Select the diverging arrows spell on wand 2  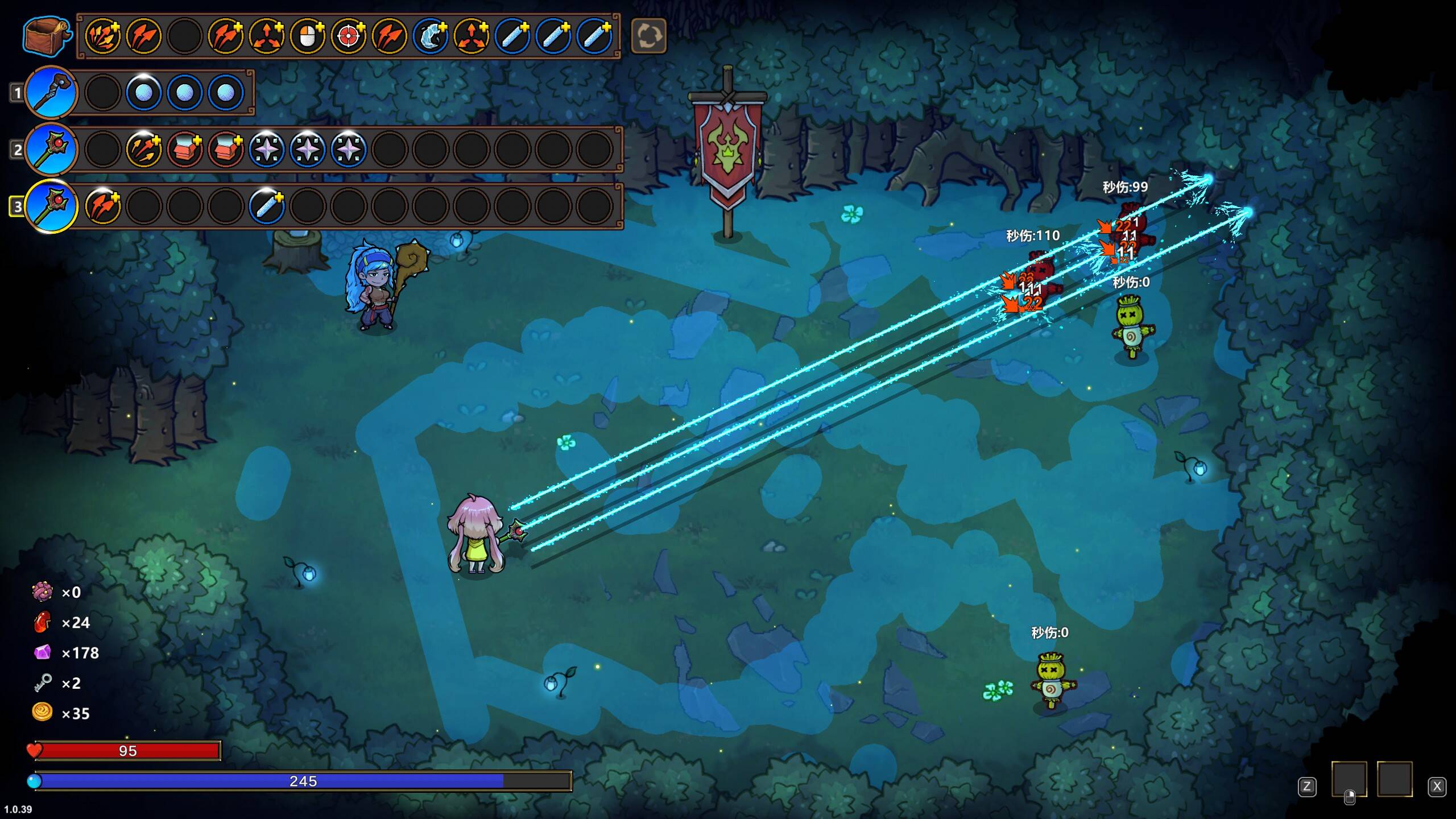143,149
